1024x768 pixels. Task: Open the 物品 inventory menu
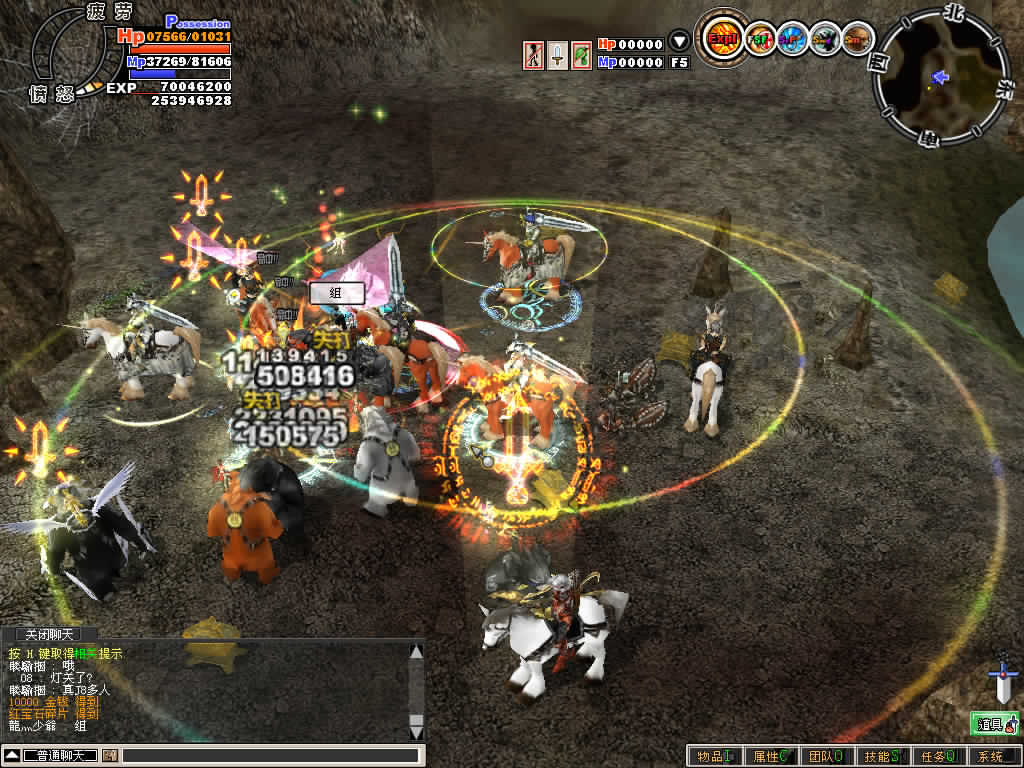click(714, 756)
